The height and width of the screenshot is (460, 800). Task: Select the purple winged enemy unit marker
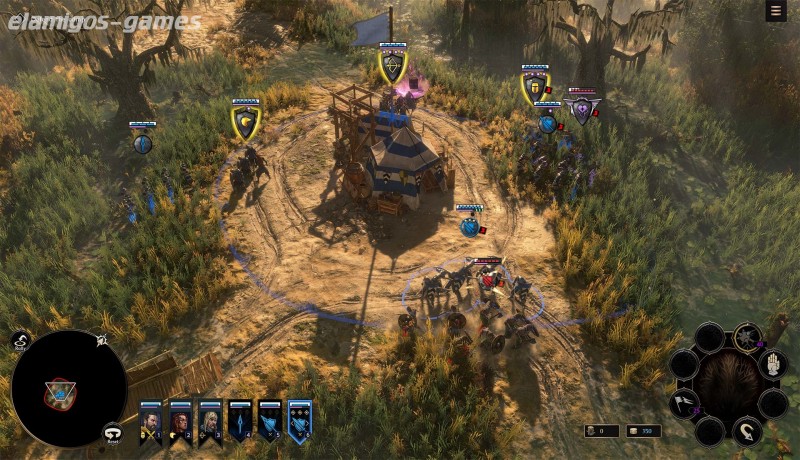582,109
